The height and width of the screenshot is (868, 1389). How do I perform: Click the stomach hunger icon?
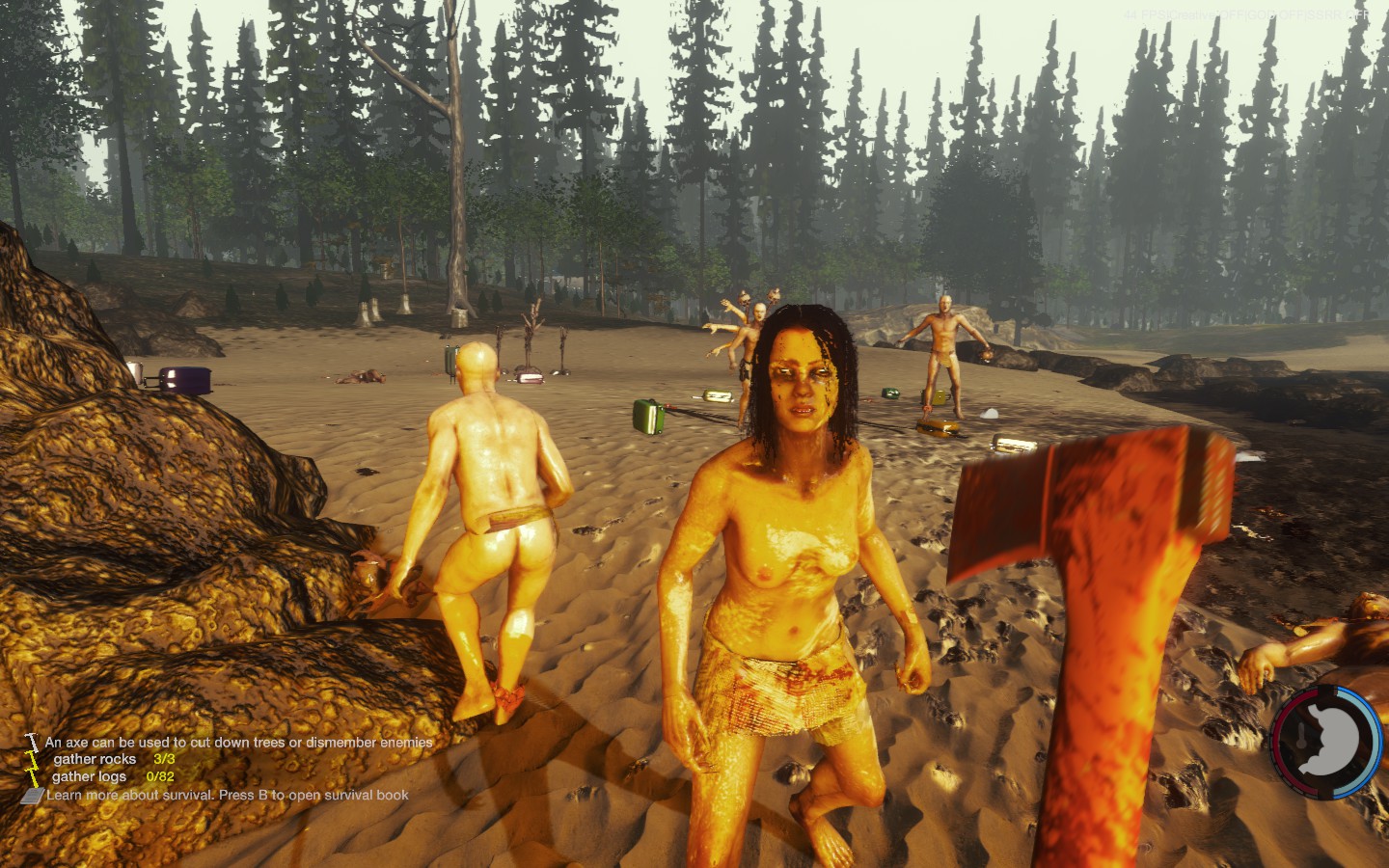1328,741
